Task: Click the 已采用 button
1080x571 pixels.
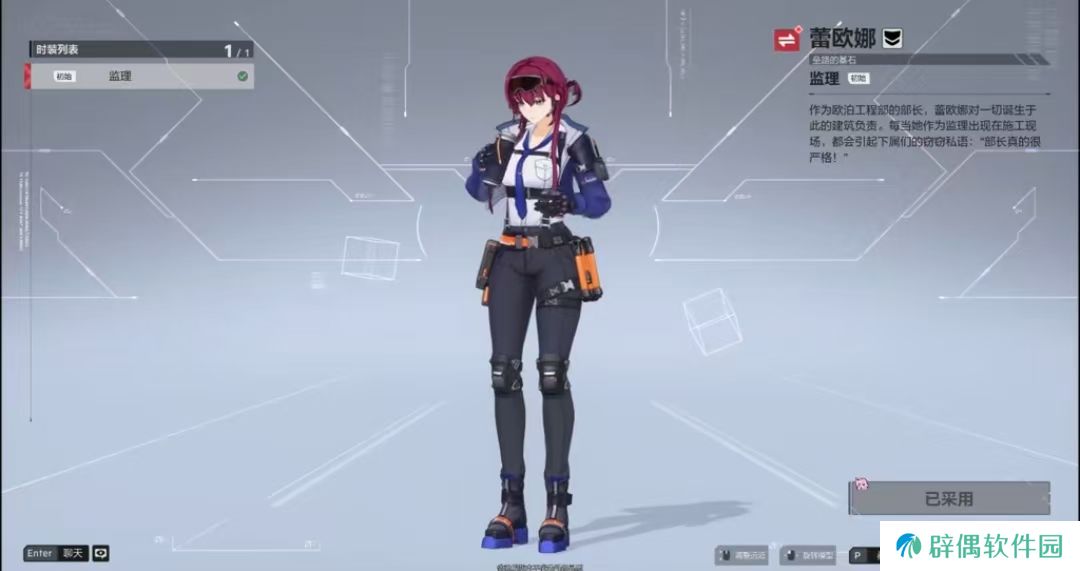Action: point(948,498)
